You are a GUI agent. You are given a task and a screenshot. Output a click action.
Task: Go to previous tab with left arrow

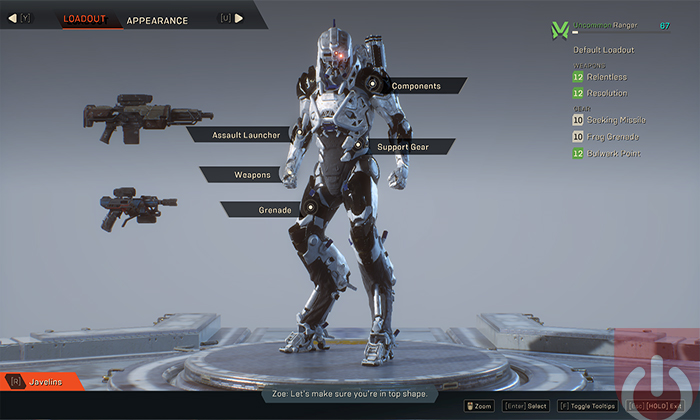pos(13,18)
